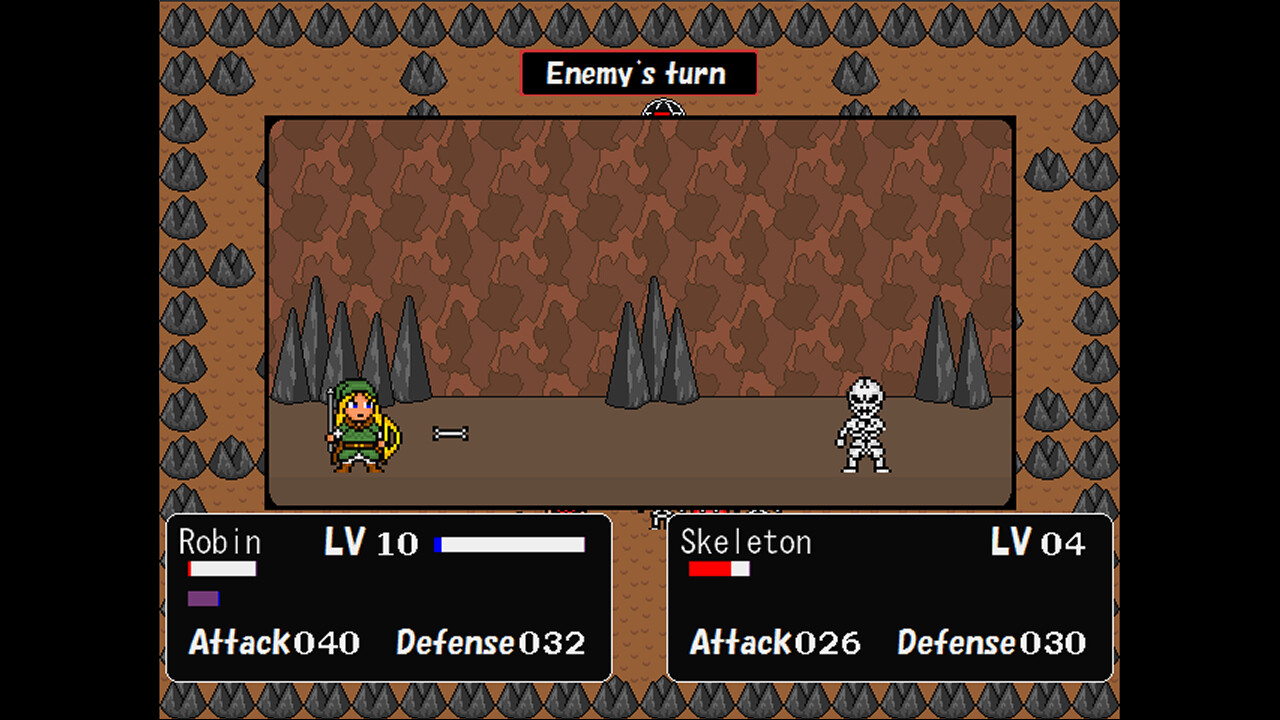Click Robin's blue experience bar
The height and width of the screenshot is (720, 1280).
pyautogui.click(x=510, y=544)
